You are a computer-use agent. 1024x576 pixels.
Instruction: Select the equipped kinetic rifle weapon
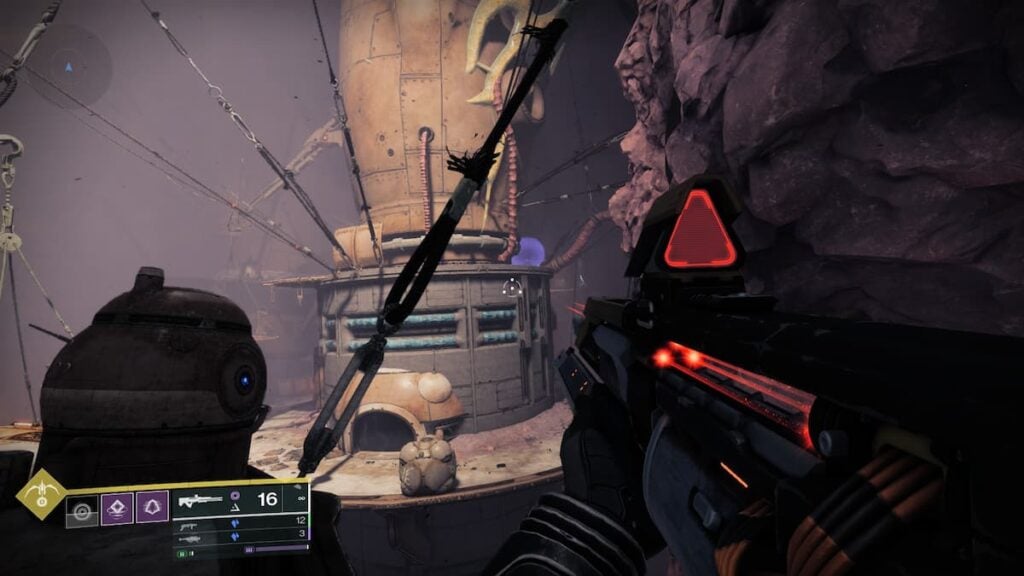pos(200,500)
